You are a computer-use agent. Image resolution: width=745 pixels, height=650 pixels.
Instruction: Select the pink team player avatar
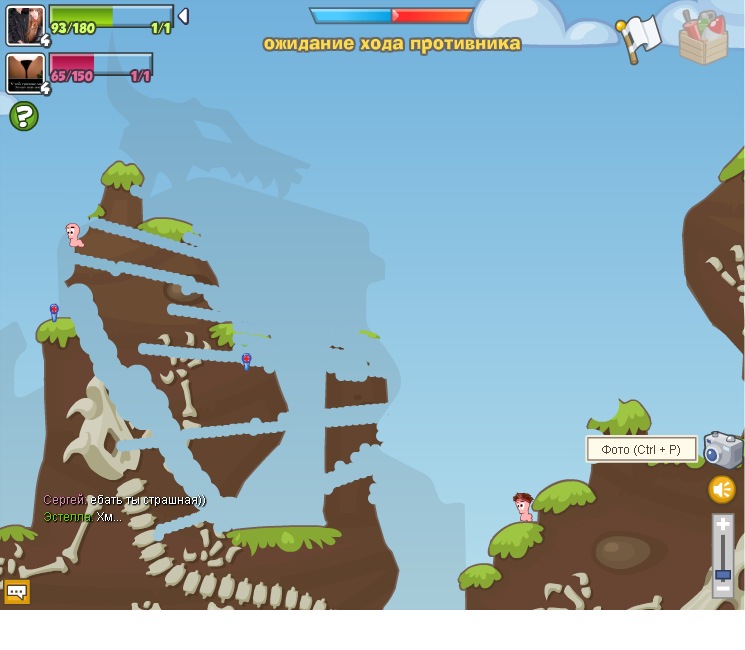[25, 73]
